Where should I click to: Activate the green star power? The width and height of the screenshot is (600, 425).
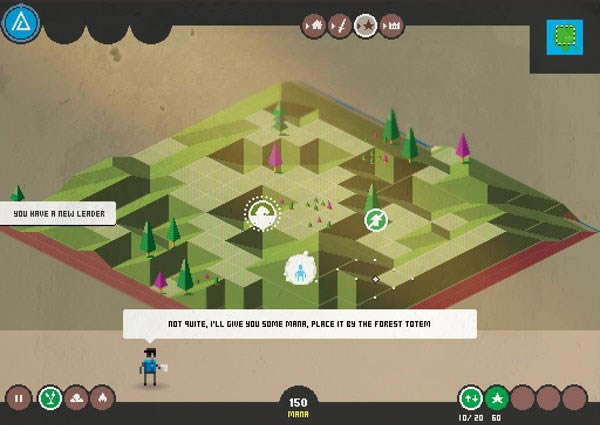point(497,398)
